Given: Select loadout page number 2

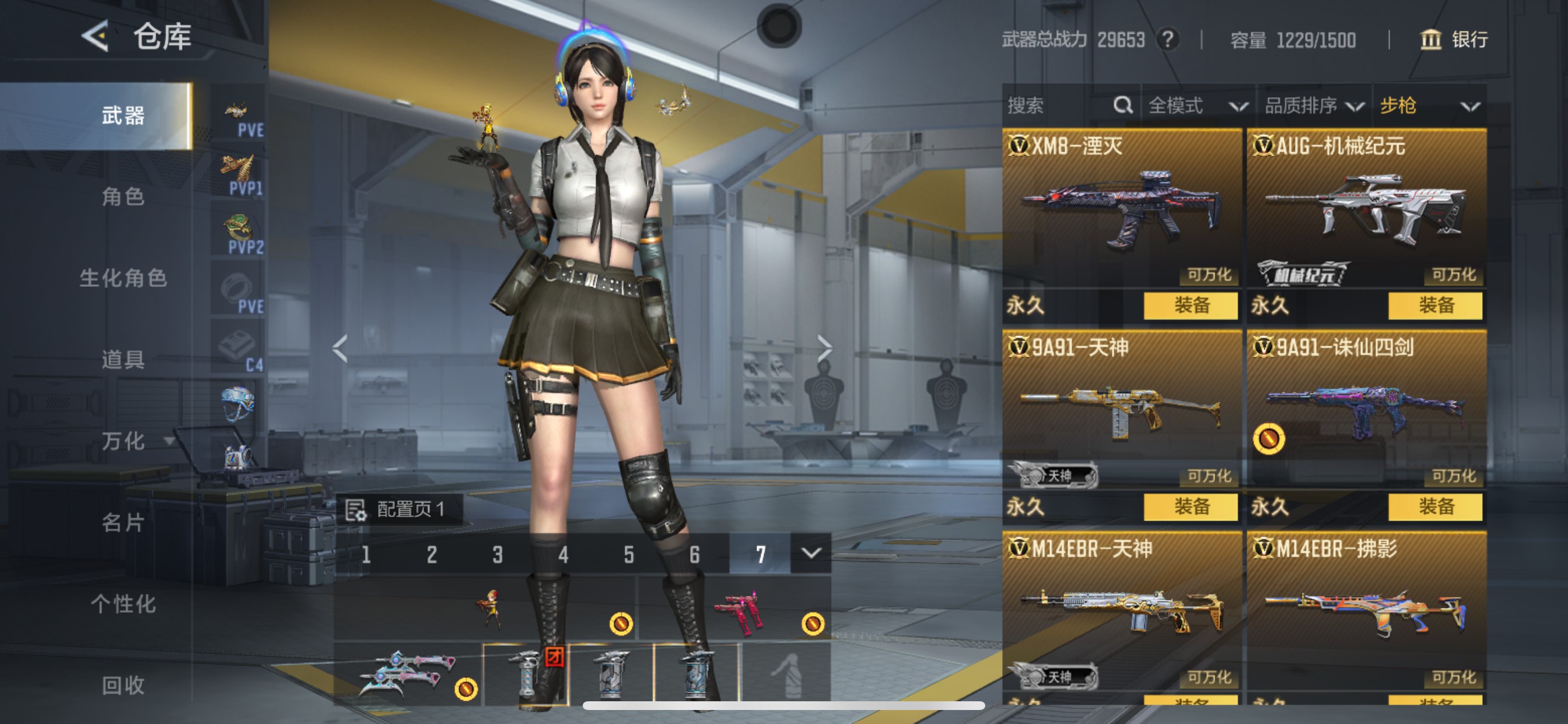Looking at the screenshot, I should click(x=432, y=555).
